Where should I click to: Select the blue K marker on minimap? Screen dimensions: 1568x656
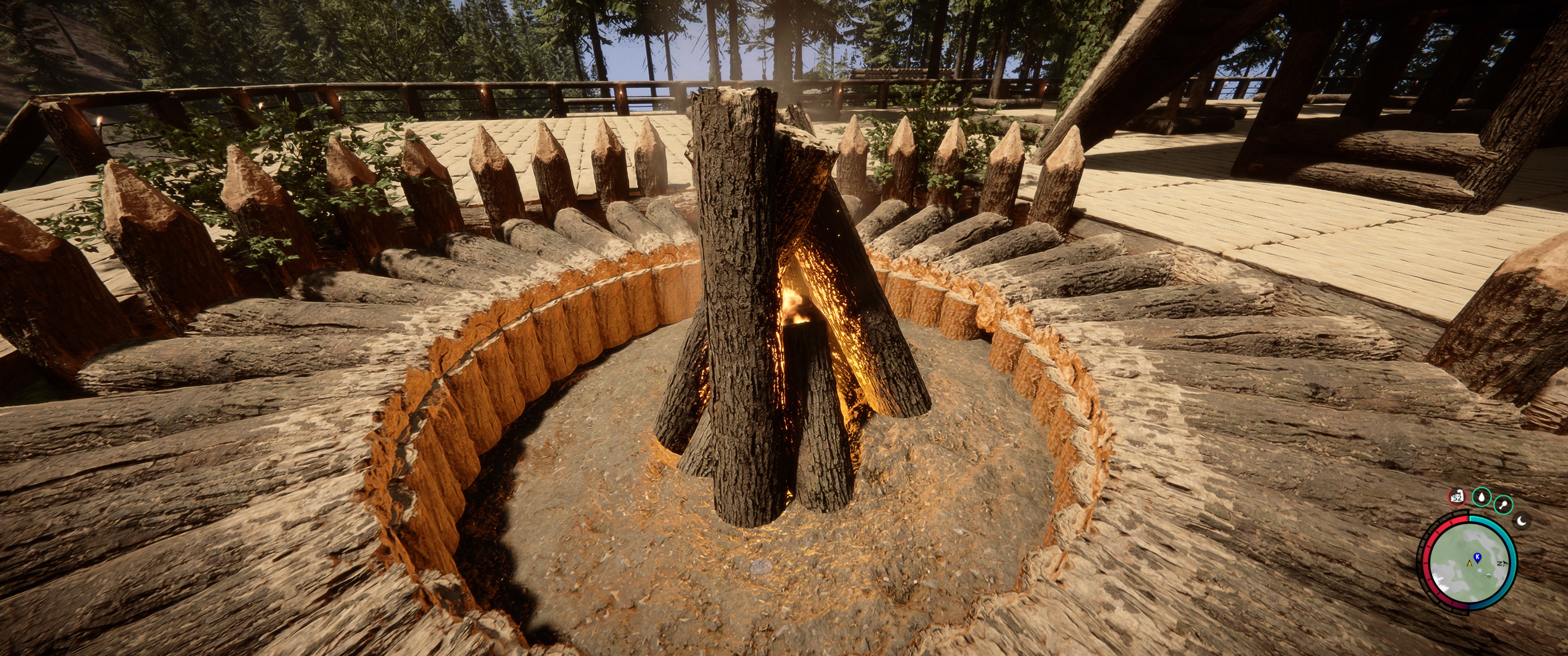[x=1477, y=557]
